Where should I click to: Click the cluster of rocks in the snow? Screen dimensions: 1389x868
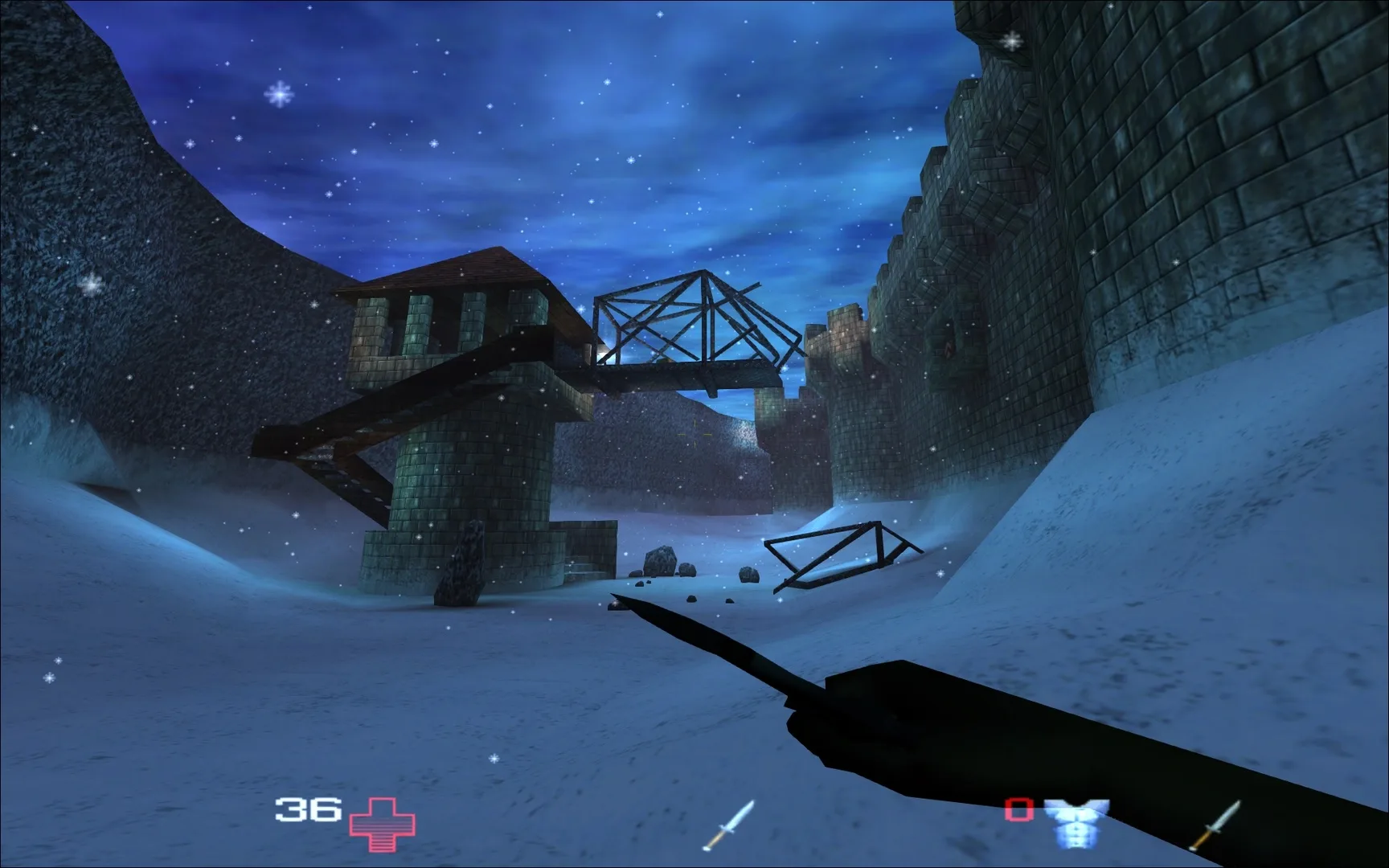click(x=667, y=563)
